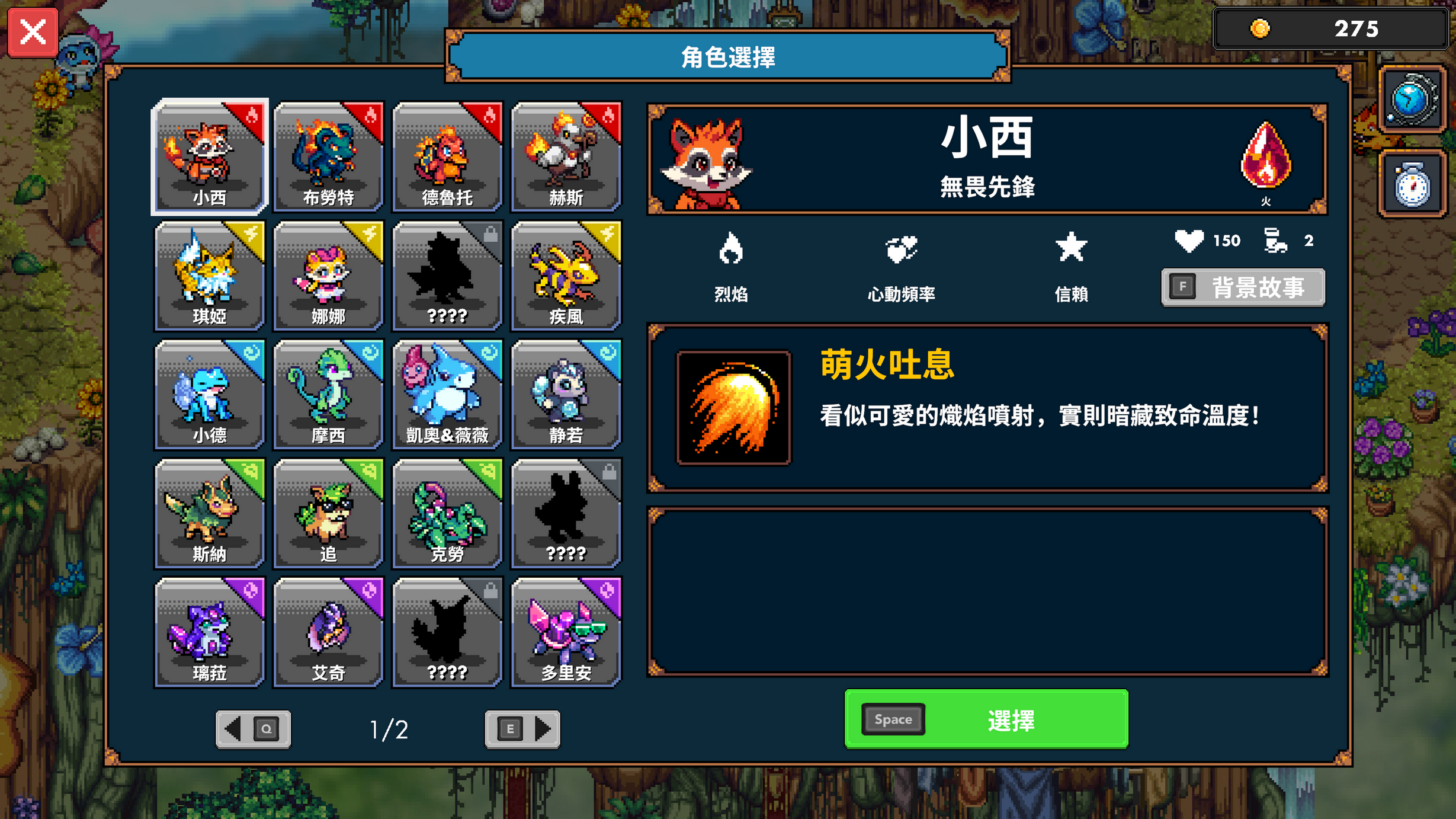Select the duo character 凱奧&薇薇

pyautogui.click(x=447, y=394)
